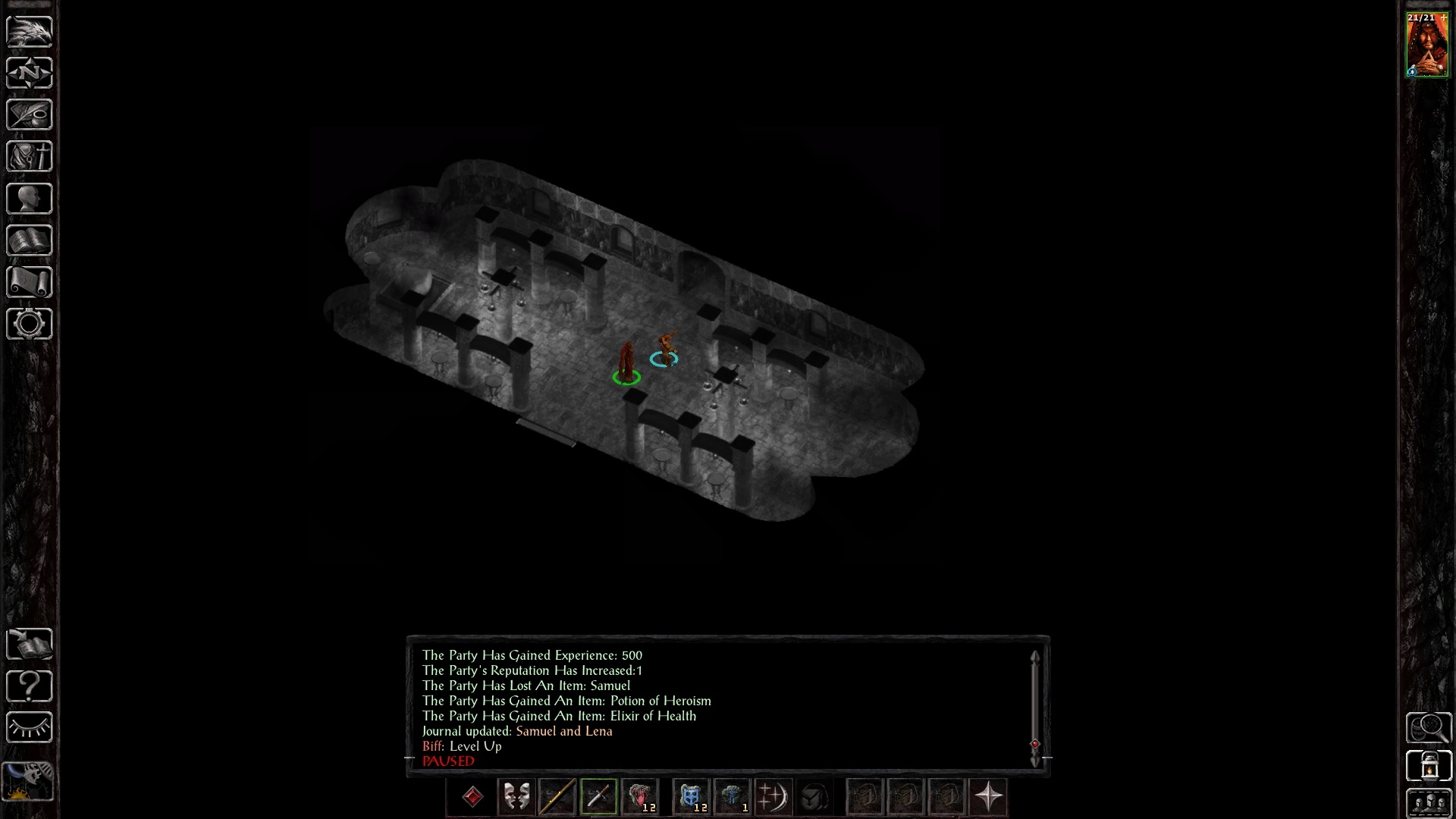Open the world map with the compass icon

(29, 73)
